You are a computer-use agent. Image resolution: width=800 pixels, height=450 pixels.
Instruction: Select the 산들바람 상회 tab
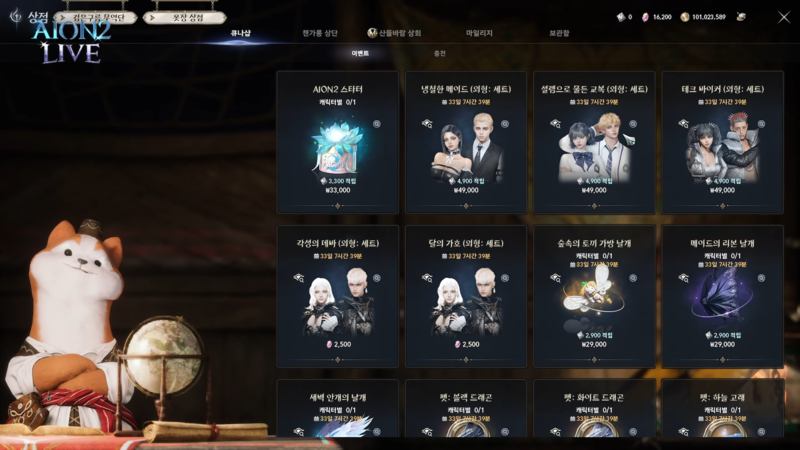[394, 33]
